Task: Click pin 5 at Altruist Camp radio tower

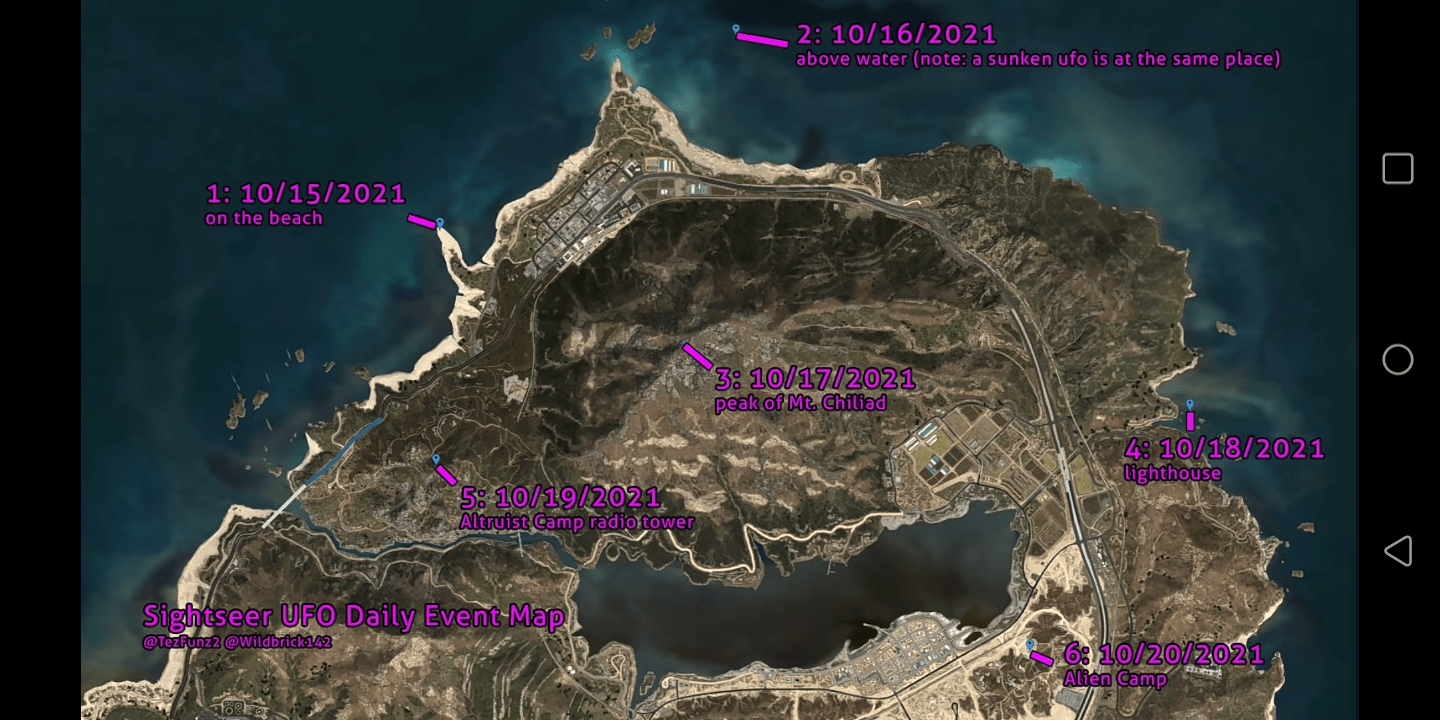Action: click(x=437, y=457)
